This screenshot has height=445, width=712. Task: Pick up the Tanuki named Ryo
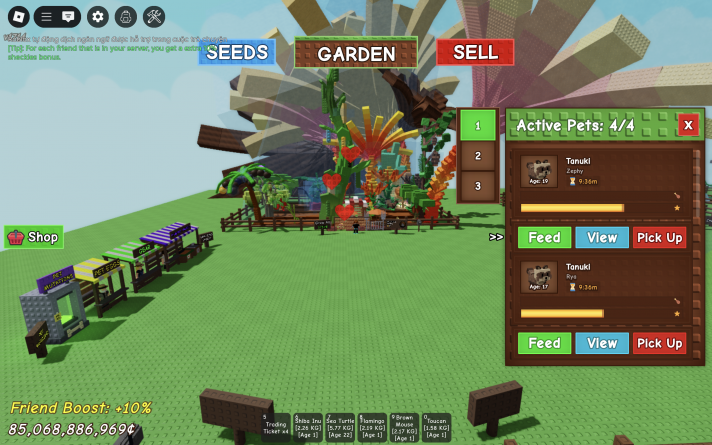[x=659, y=343]
